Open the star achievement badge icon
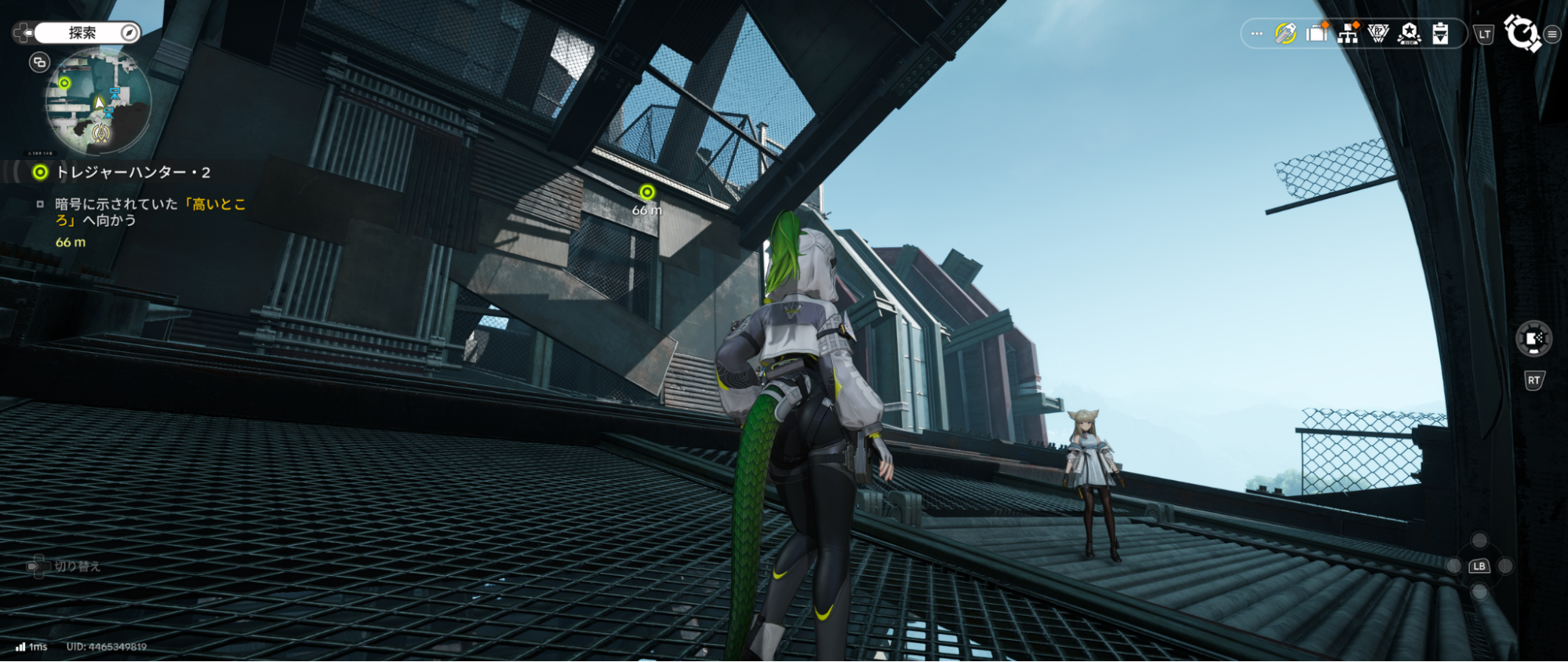The image size is (1568, 662). 1407,34
